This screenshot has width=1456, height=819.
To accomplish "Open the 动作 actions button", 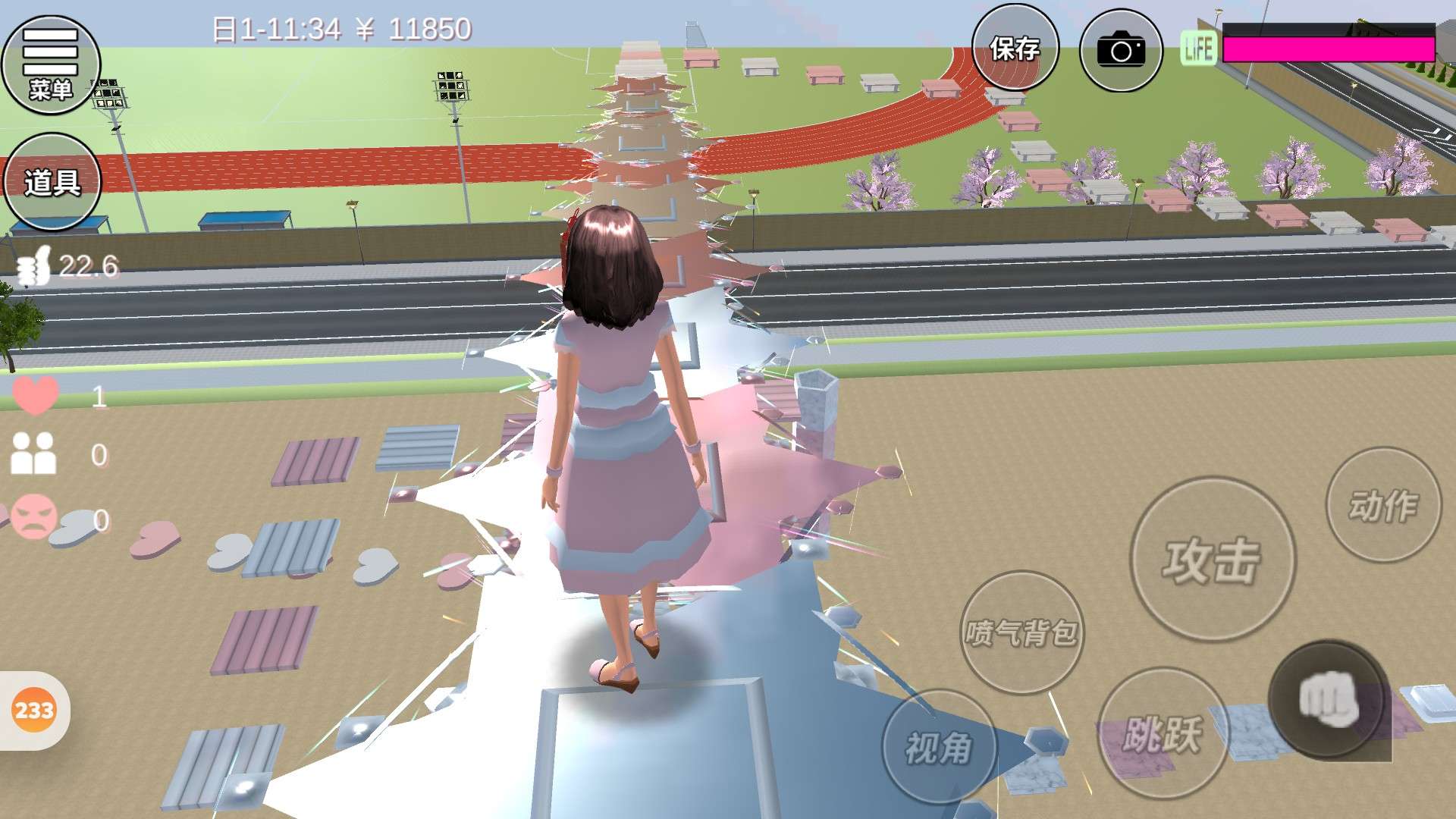I will pos(1382,505).
